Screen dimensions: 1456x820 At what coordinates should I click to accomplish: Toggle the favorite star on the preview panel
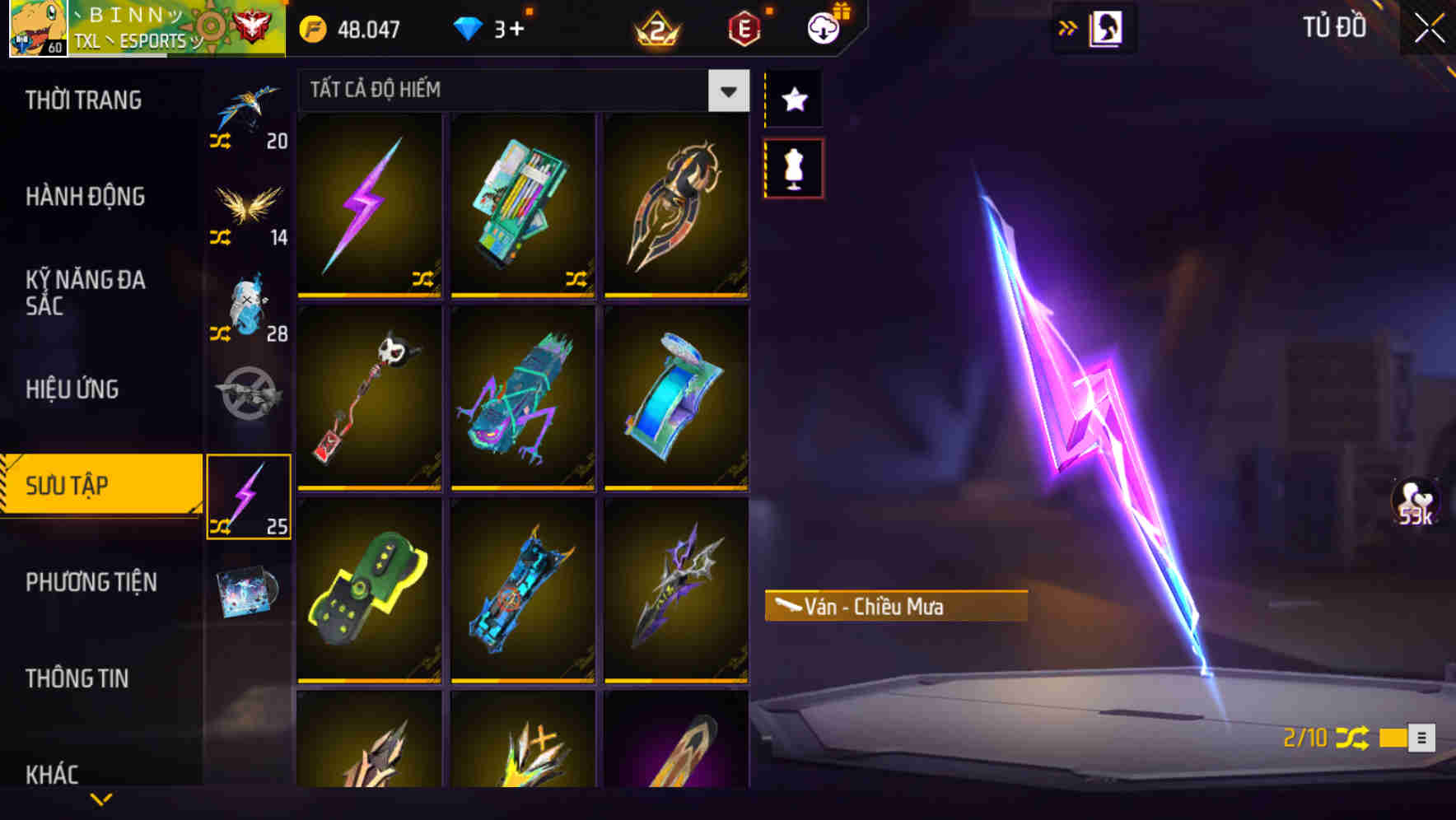[793, 100]
